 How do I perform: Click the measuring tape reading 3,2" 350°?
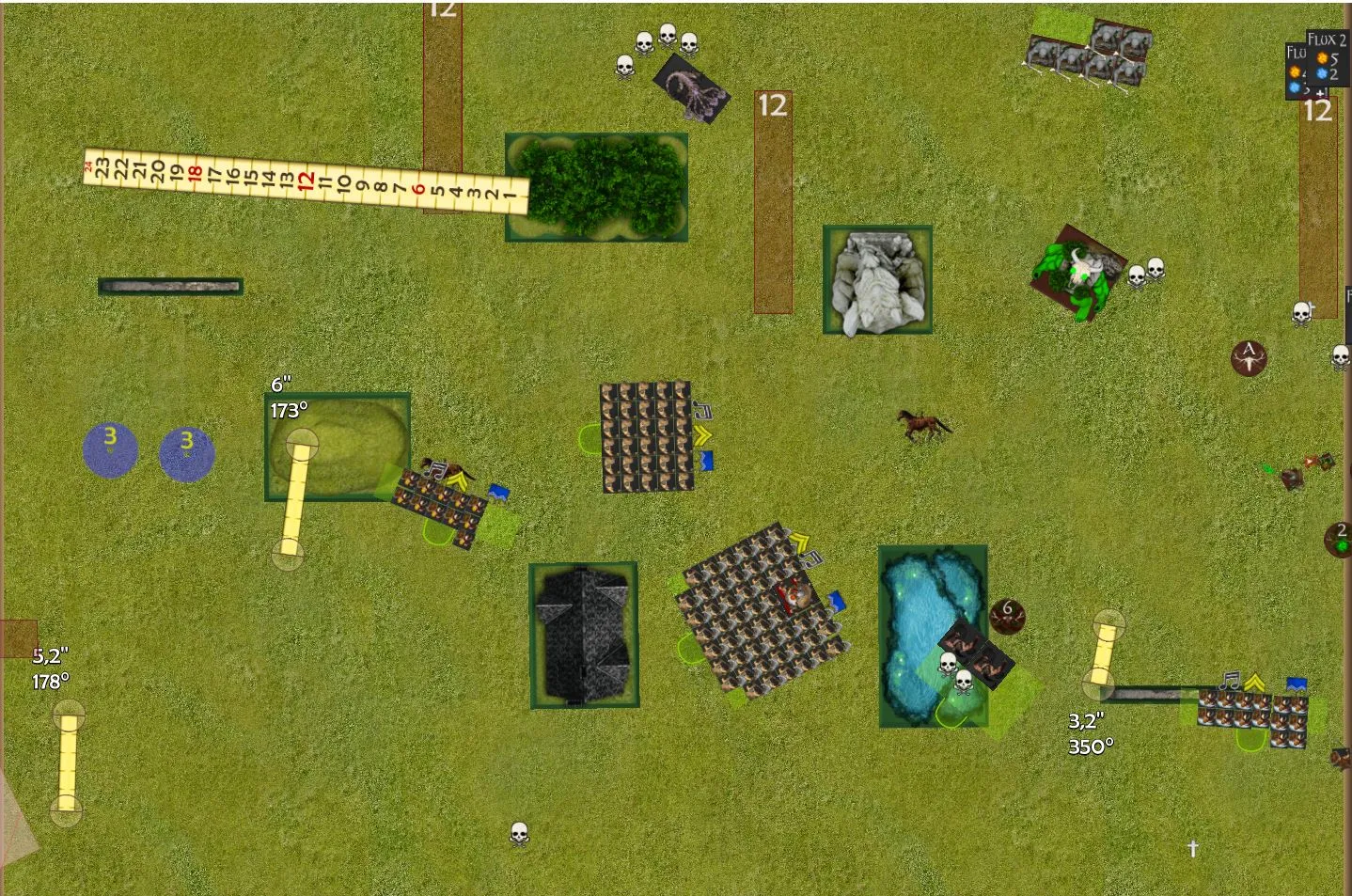coord(1103,651)
